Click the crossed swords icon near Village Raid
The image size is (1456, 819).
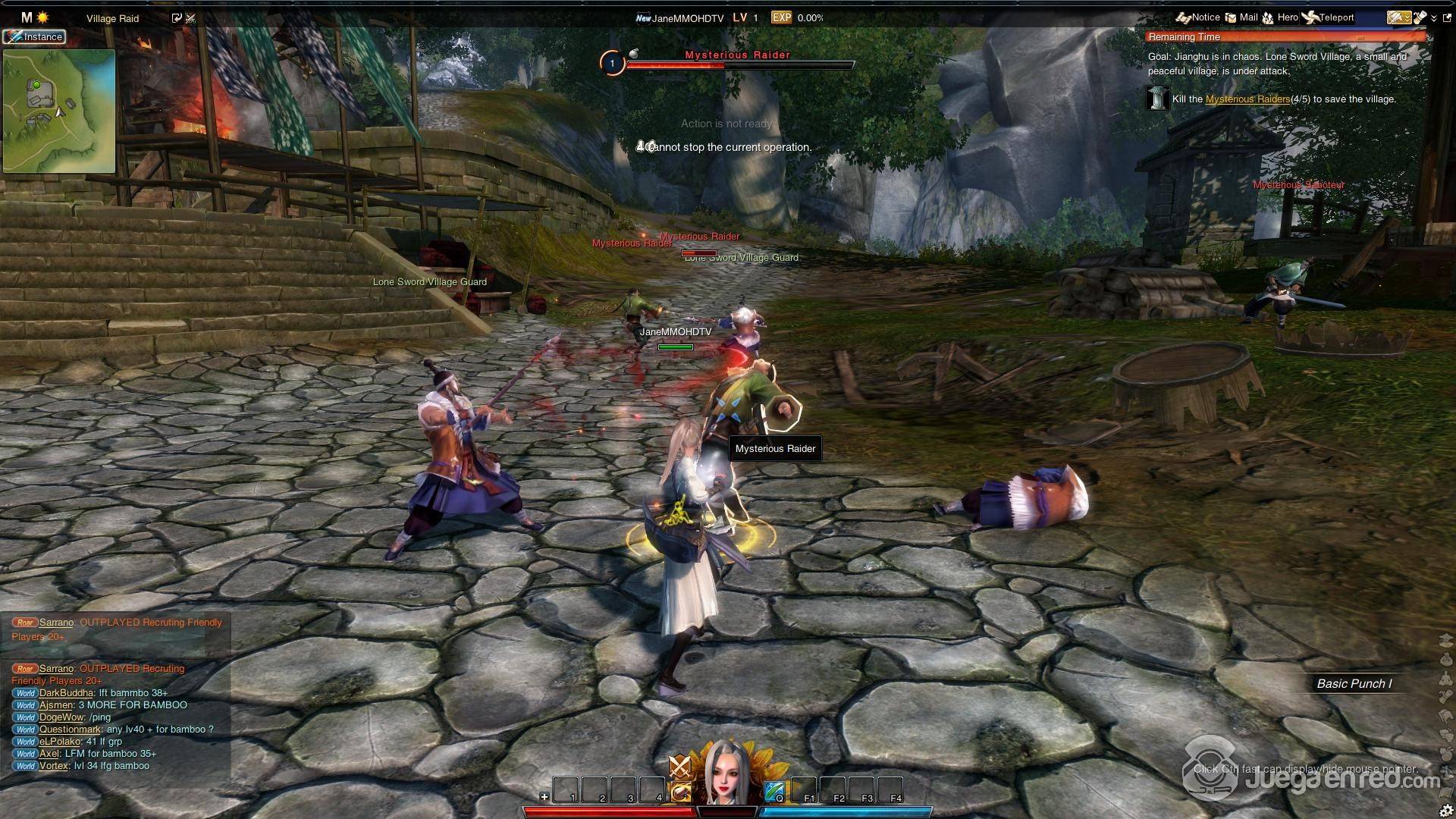tap(190, 18)
